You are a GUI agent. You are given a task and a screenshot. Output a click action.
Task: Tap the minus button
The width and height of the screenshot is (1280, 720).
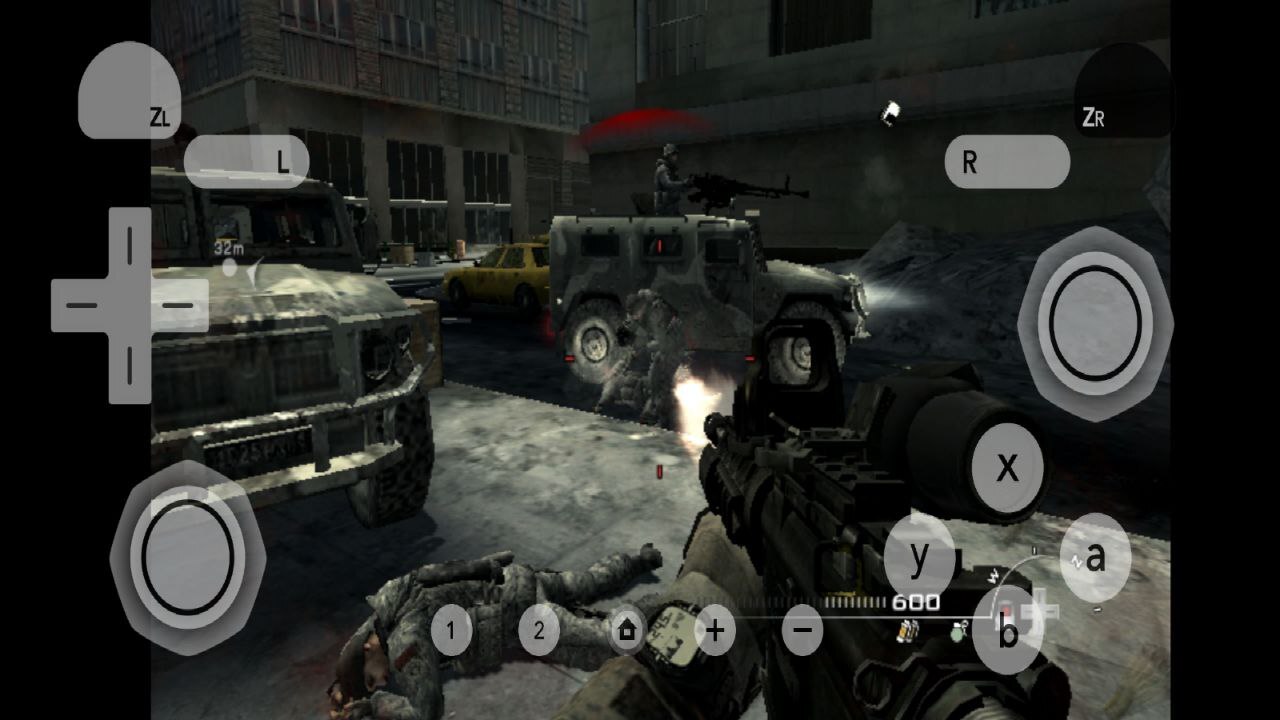802,631
